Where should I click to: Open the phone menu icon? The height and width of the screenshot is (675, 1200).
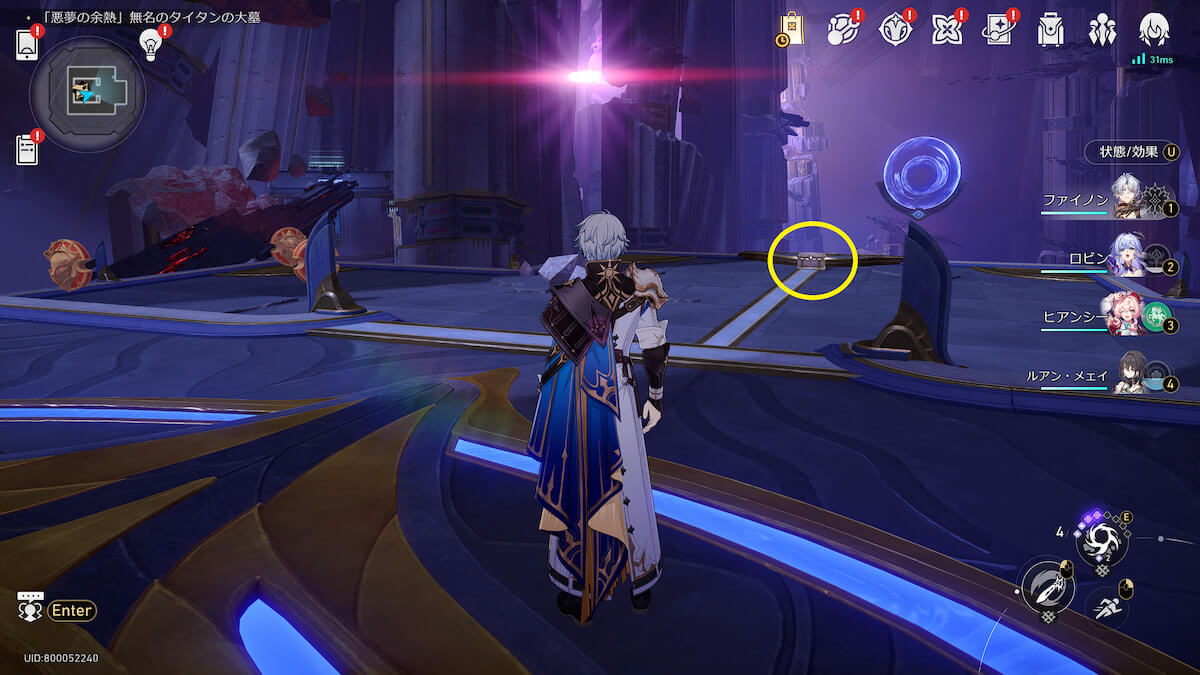tap(27, 45)
